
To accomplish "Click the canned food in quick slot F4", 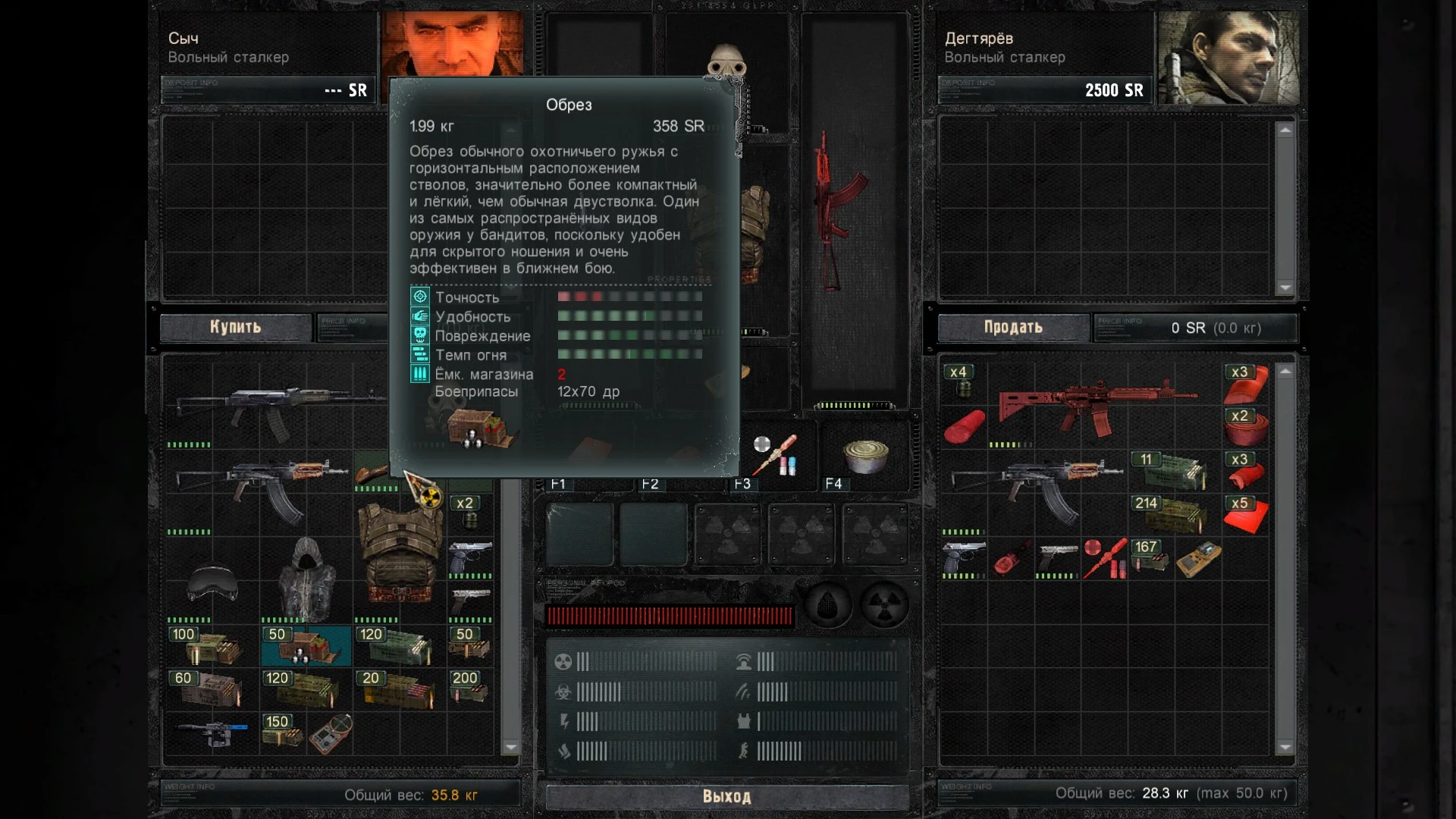I will click(864, 457).
